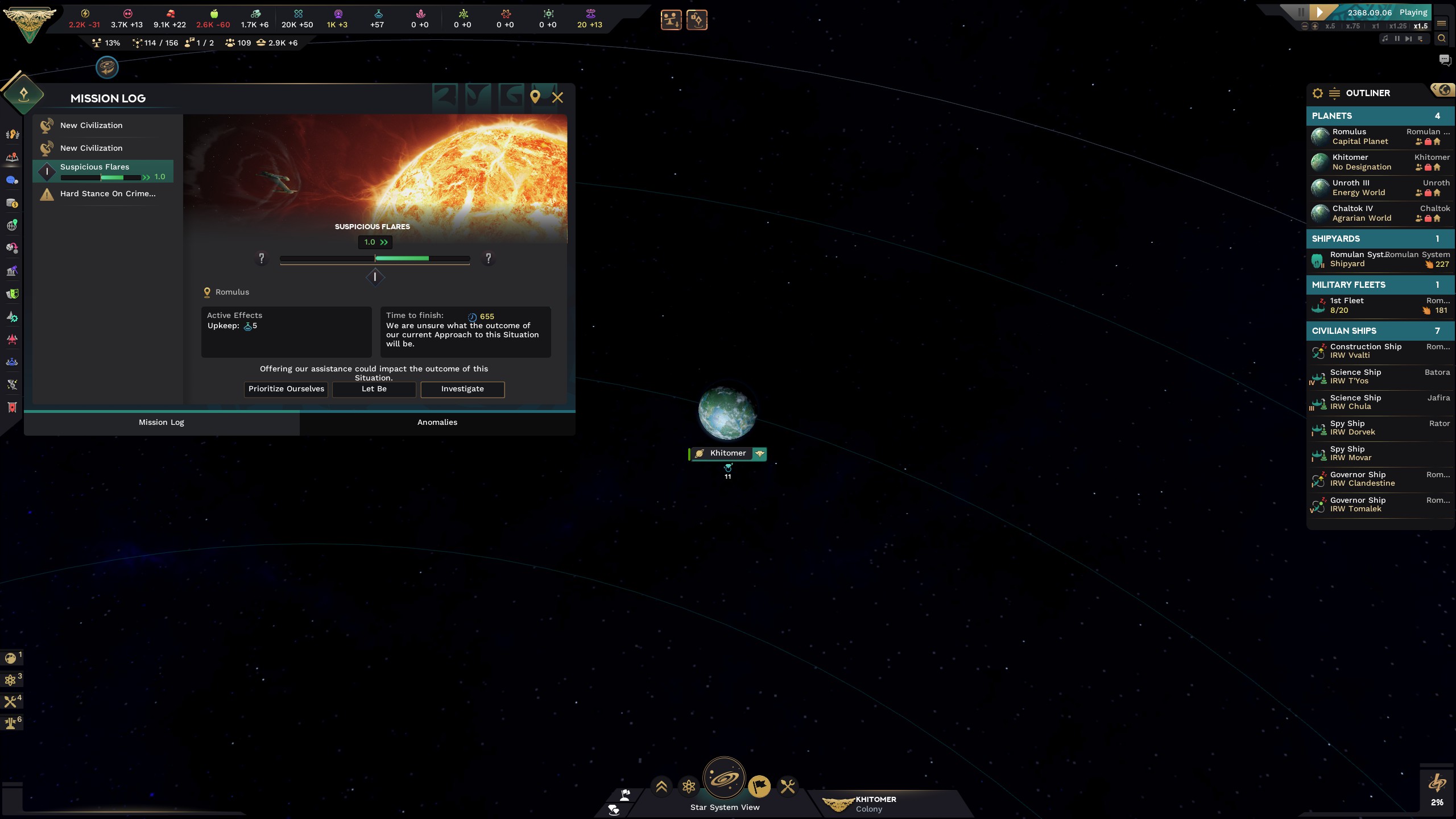Open the empire flag icon on bottom bar
The width and height of the screenshot is (1456, 819).
coord(760,787)
